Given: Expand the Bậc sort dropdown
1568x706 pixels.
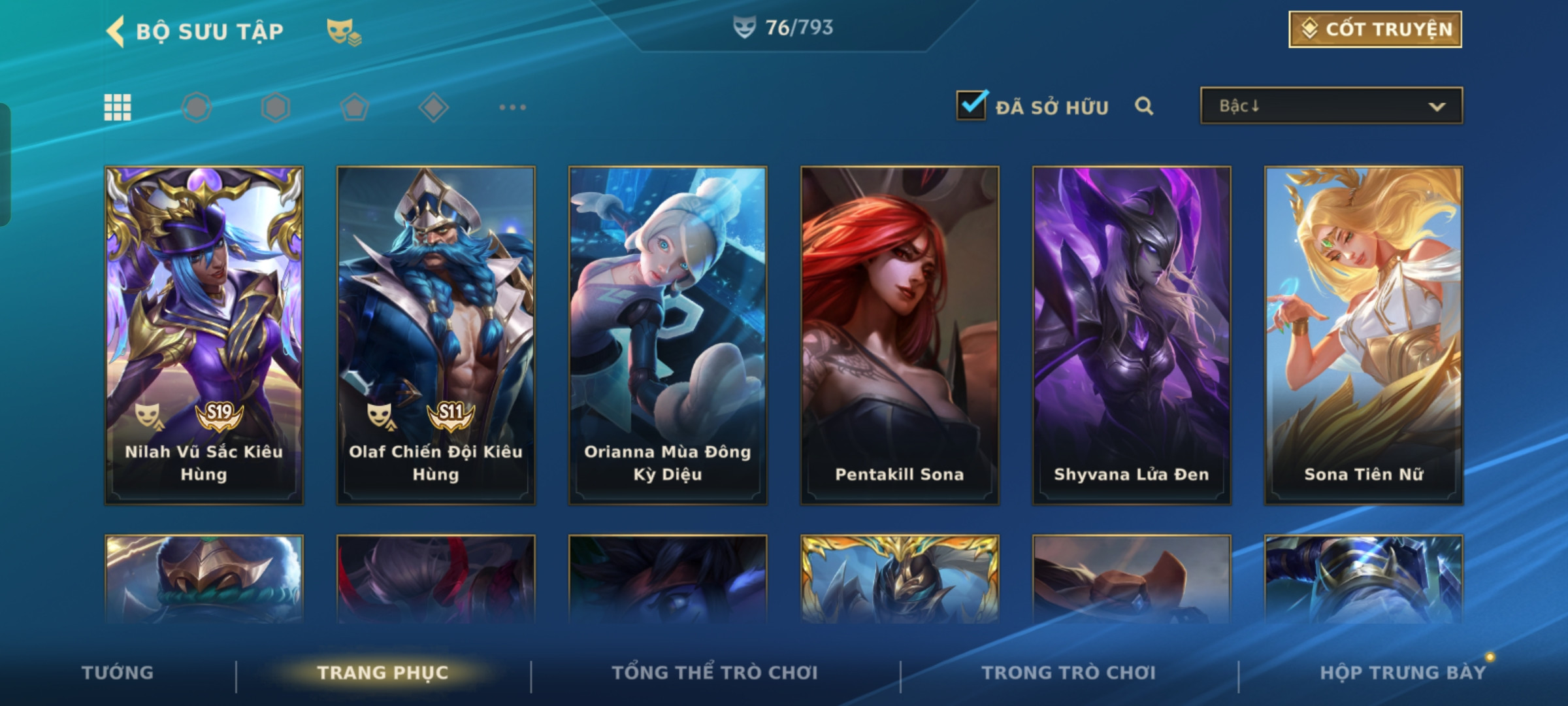Looking at the screenshot, I should (1331, 106).
